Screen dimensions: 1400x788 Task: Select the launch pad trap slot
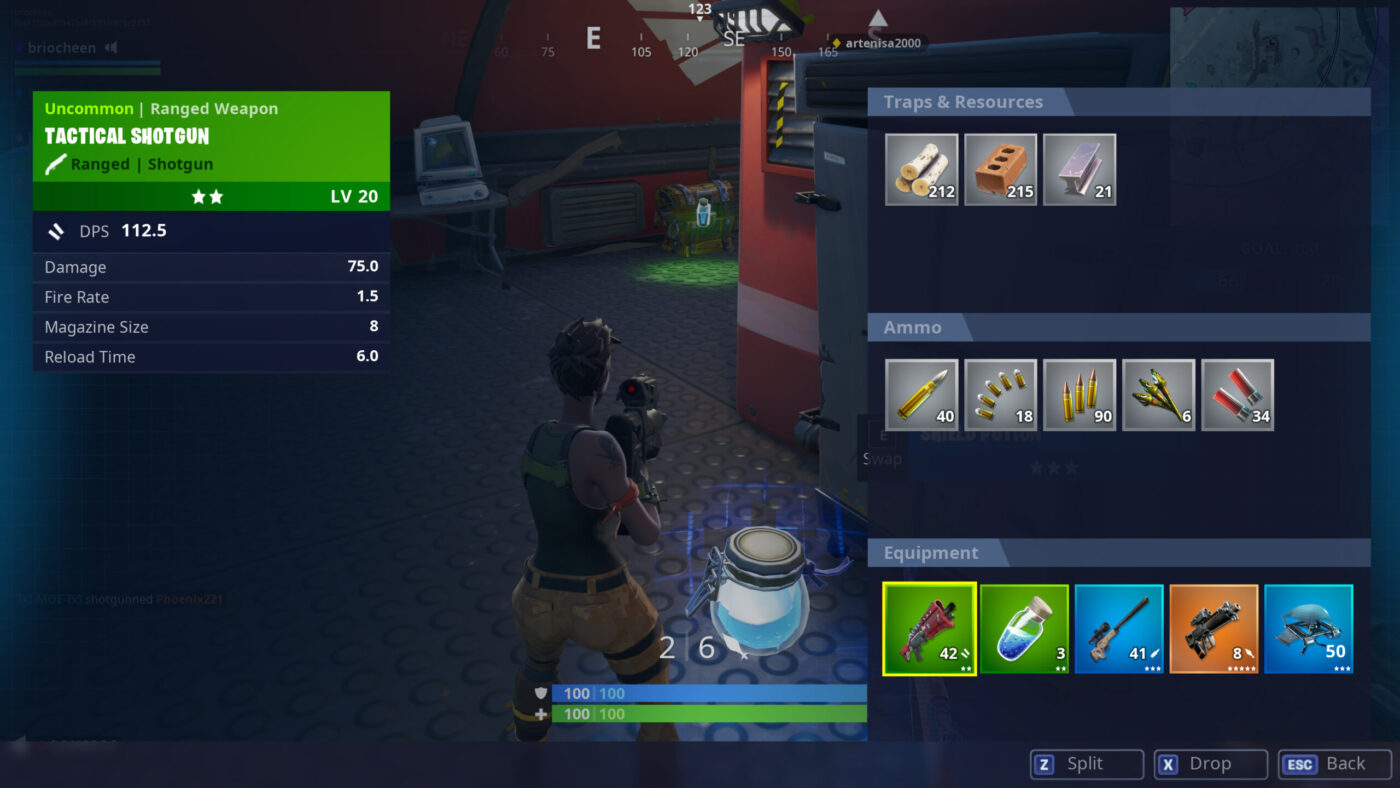coord(1308,628)
